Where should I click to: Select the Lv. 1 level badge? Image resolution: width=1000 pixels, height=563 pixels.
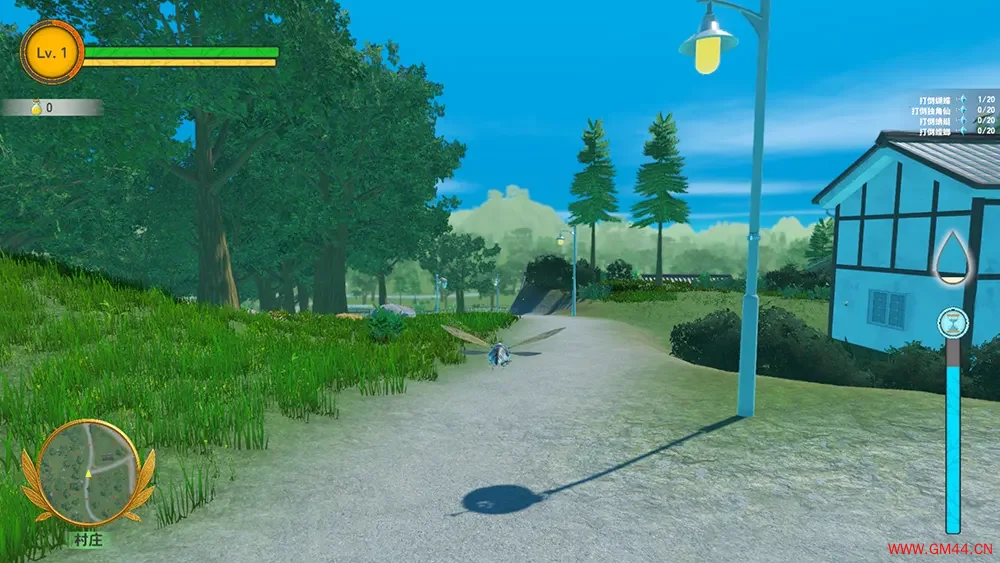51,52
